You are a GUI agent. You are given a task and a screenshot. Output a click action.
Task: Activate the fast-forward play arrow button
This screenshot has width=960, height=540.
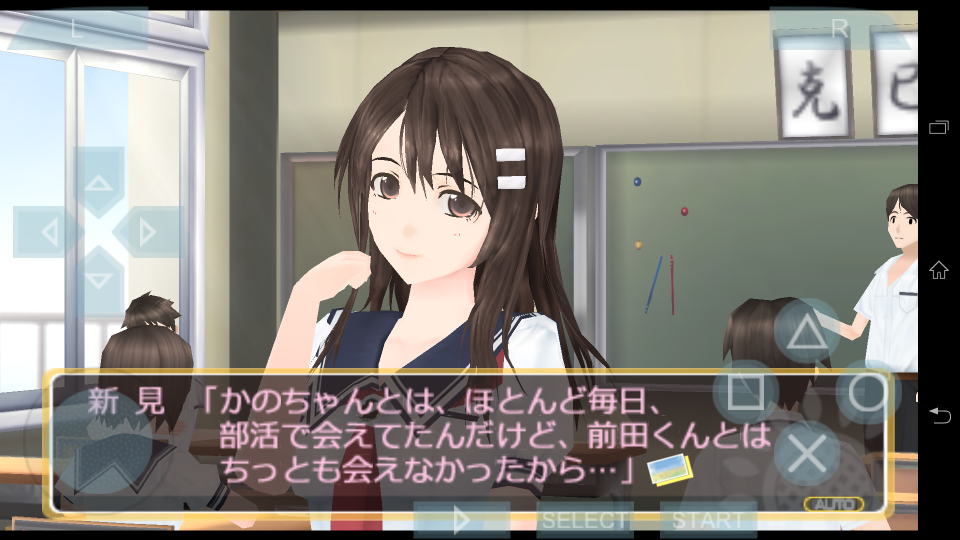[462, 520]
